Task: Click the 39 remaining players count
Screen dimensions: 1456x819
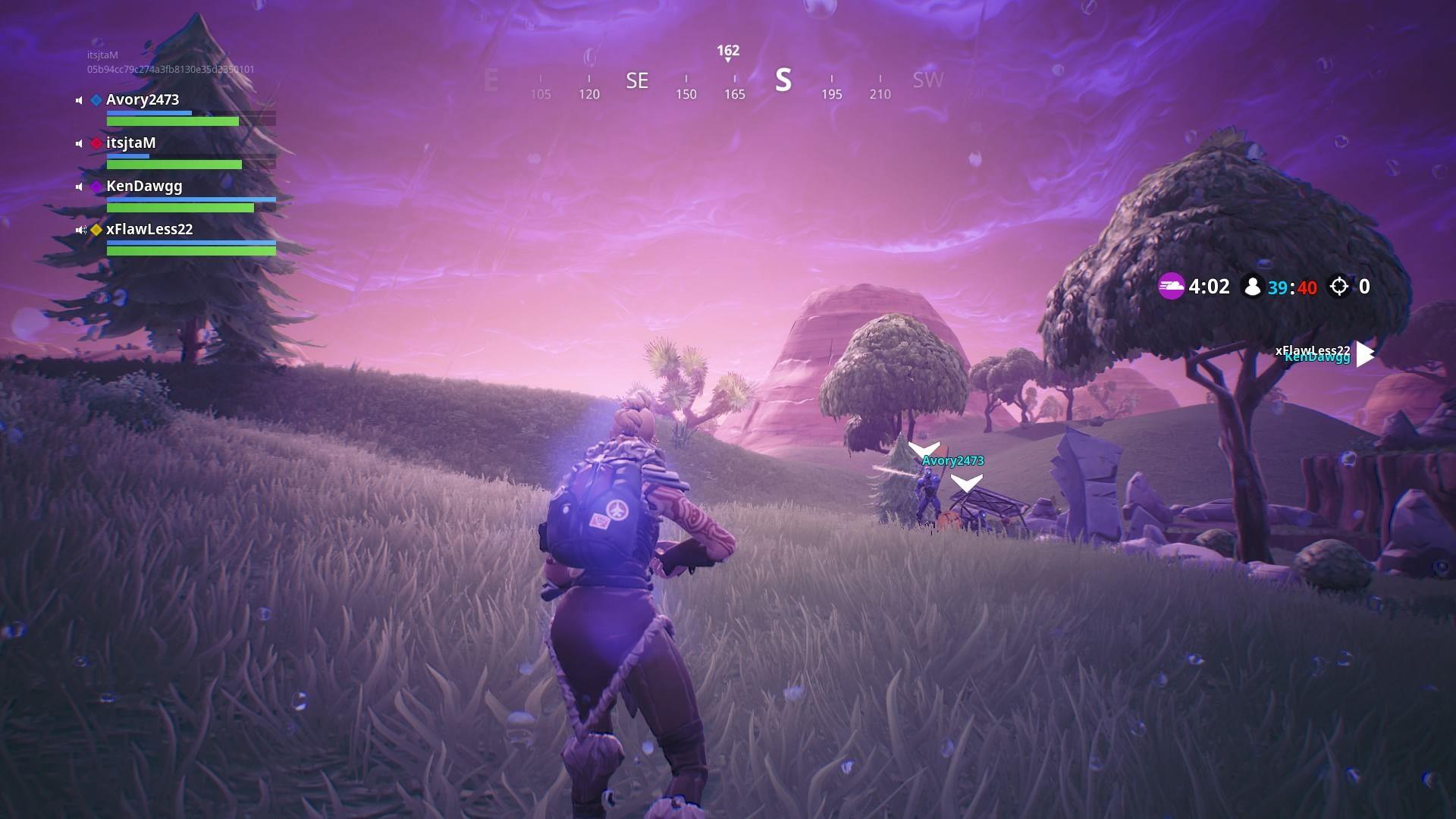Action: tap(1279, 287)
